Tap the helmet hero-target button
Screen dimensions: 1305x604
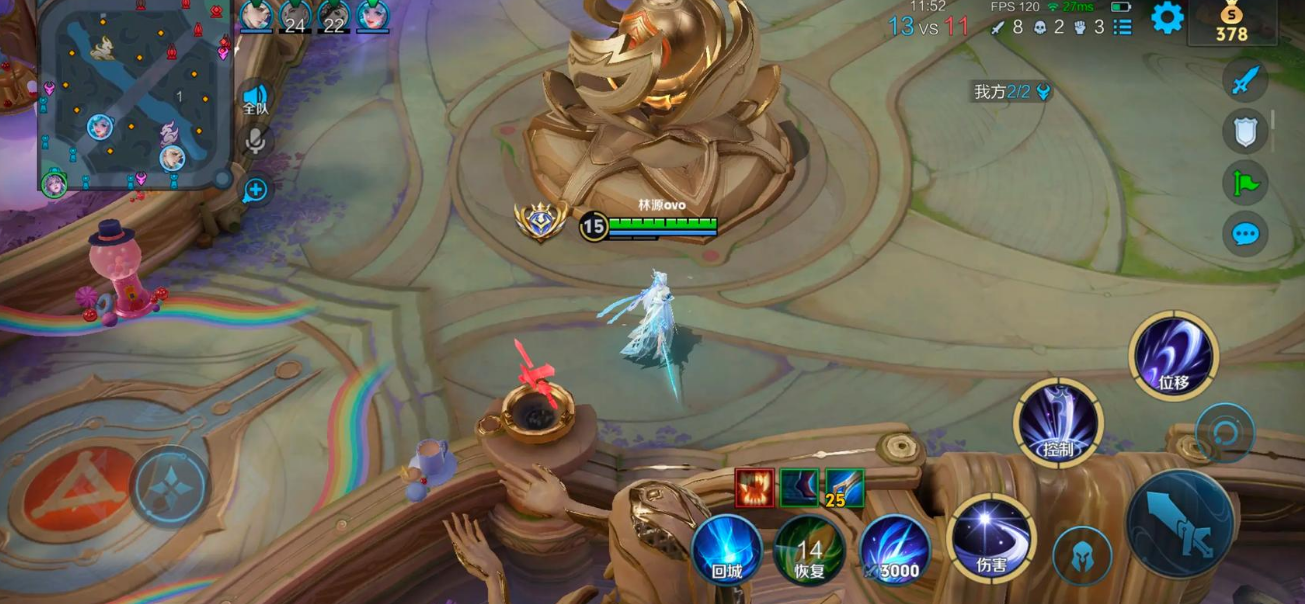point(1082,556)
